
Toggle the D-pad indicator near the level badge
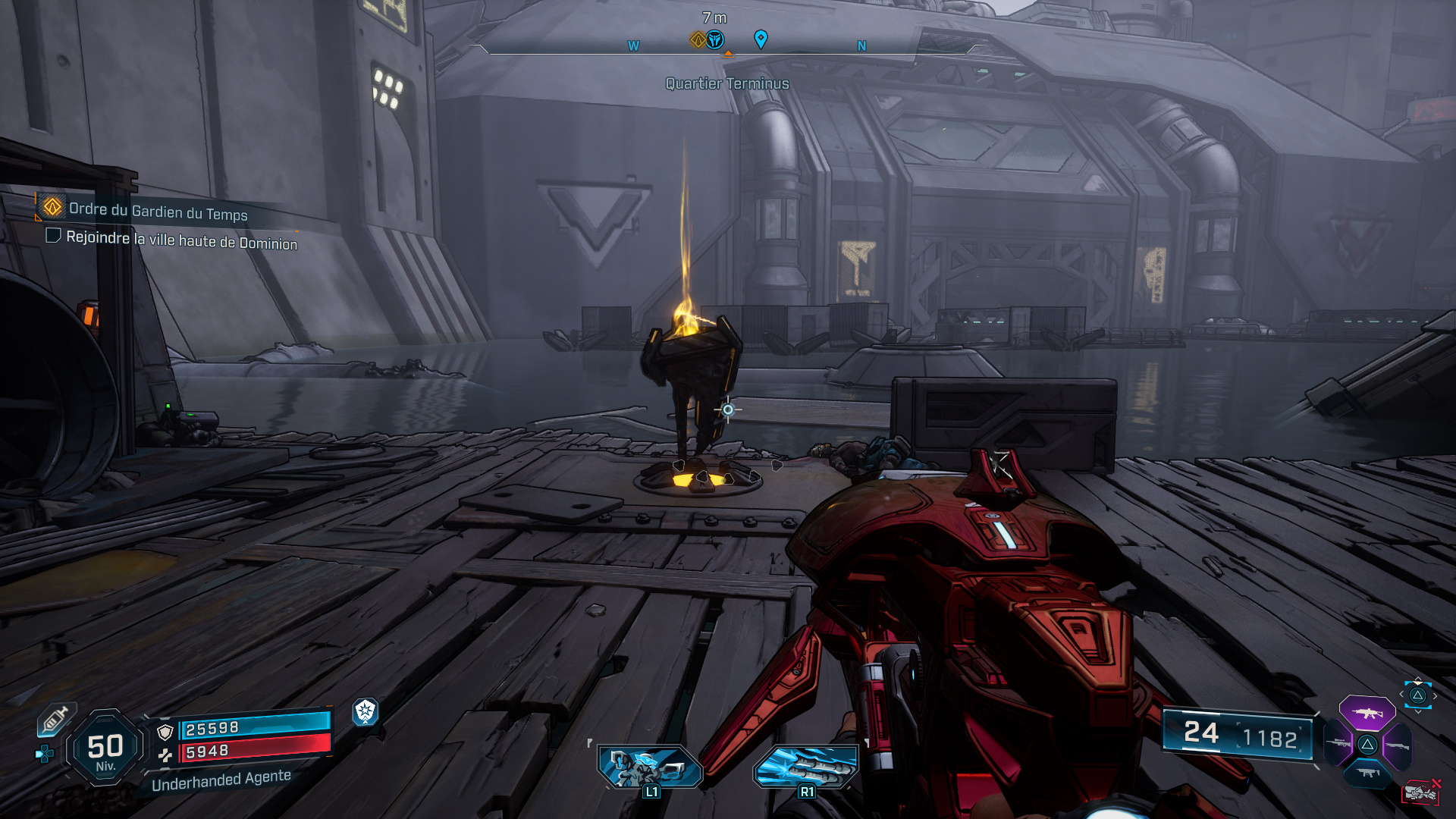point(44,752)
